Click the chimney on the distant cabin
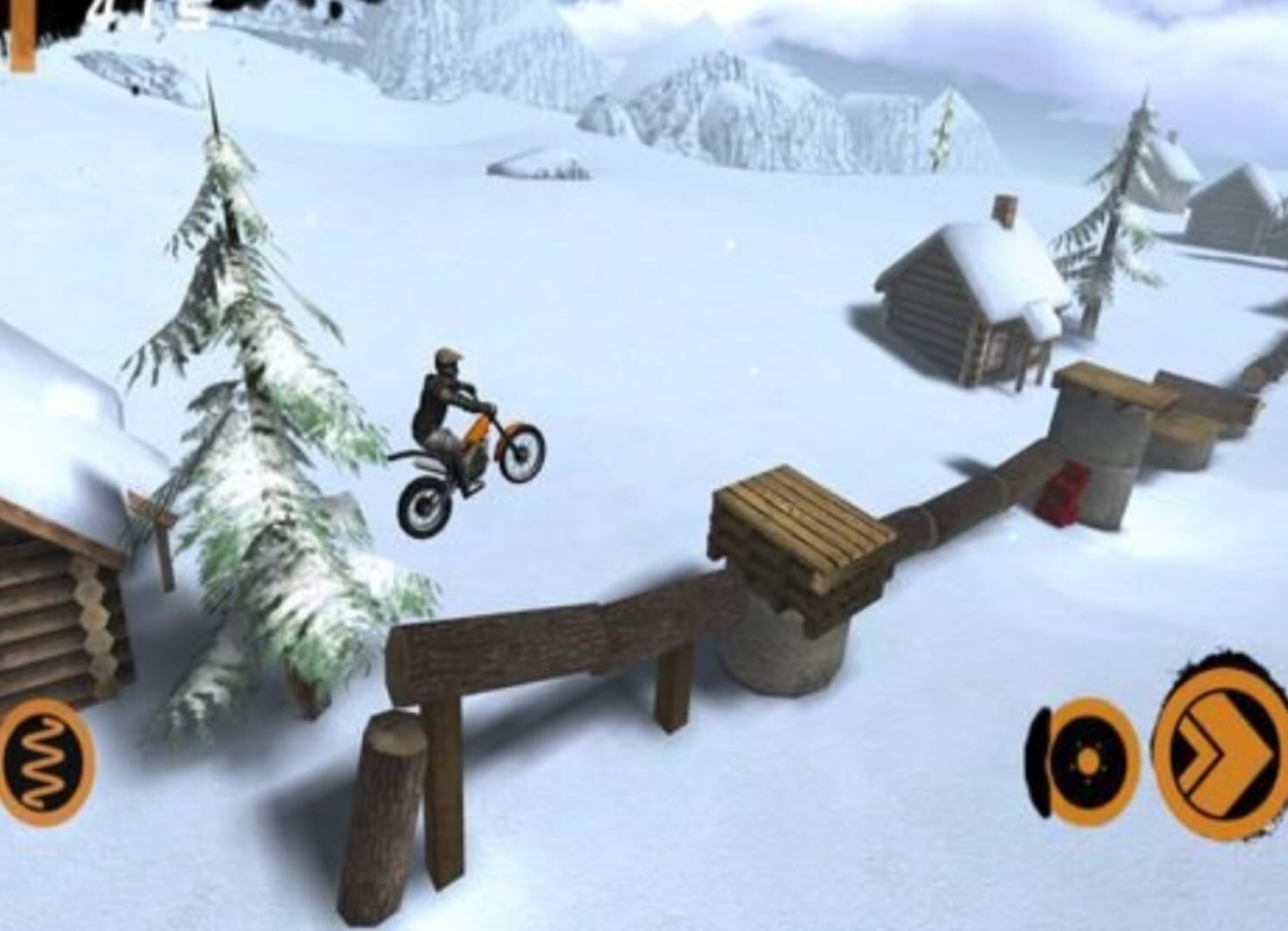The image size is (1288, 931). tap(1003, 216)
